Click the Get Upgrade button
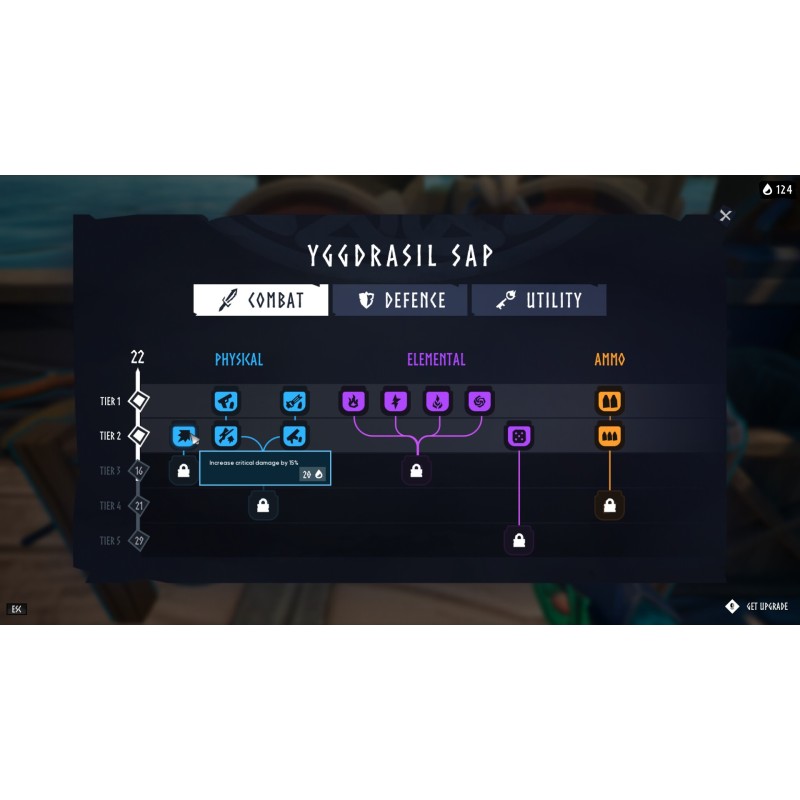This screenshot has width=800, height=800. (x=757, y=606)
